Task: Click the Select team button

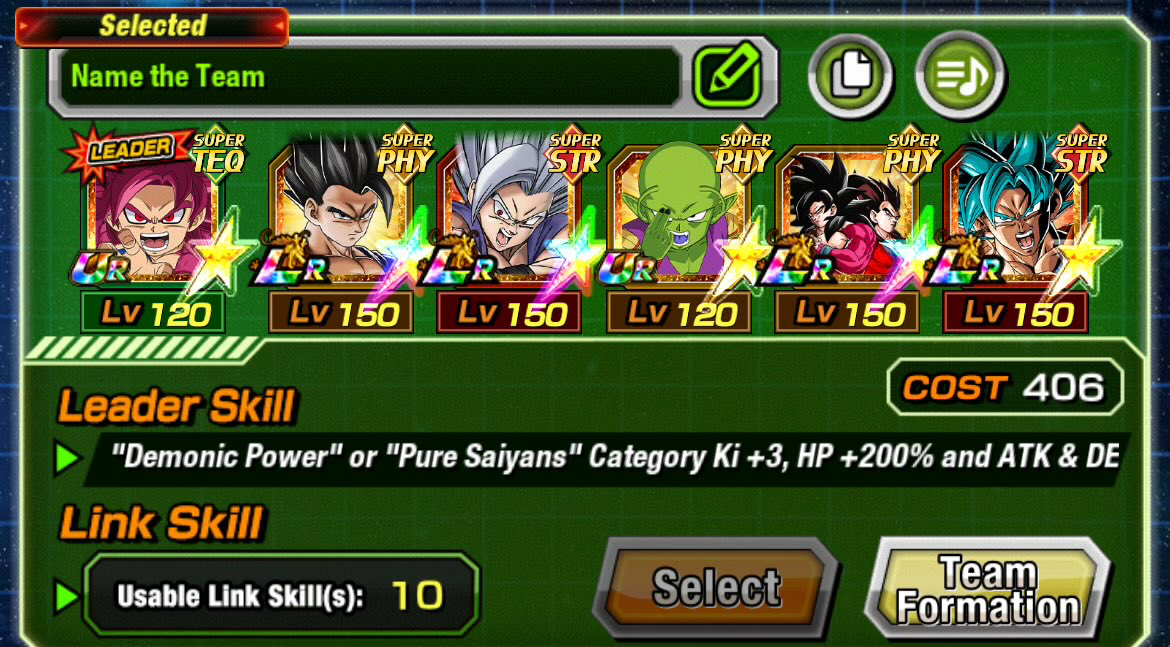Action: [x=716, y=588]
